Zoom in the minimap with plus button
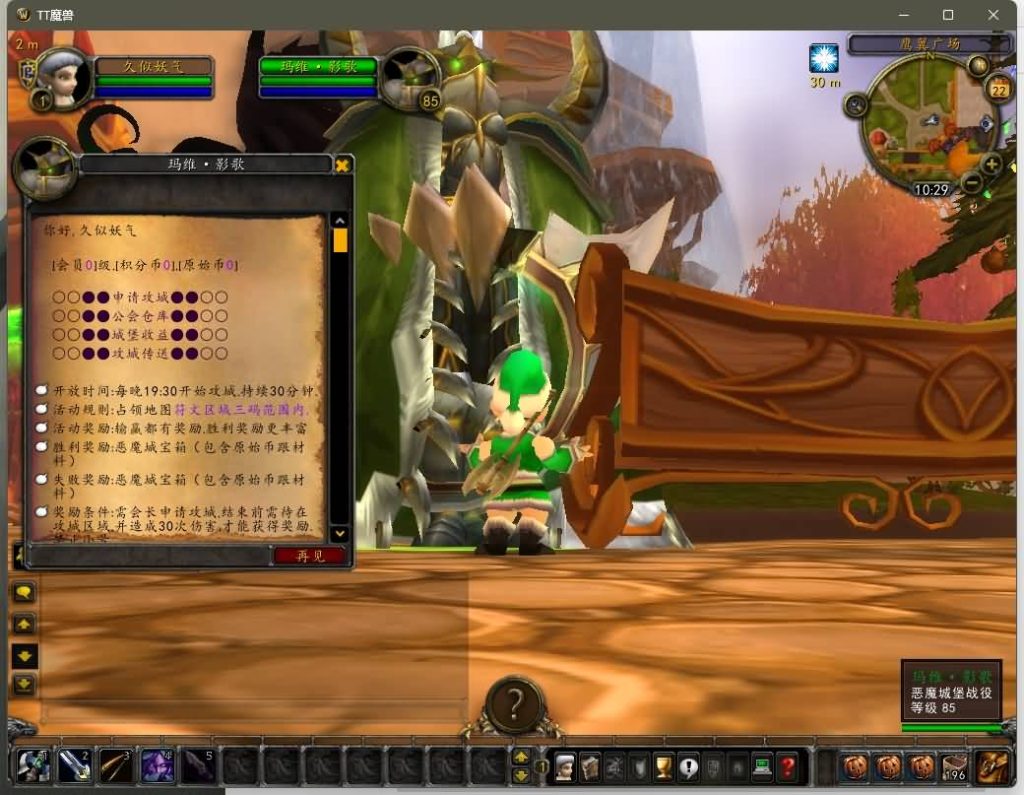Screen dimensions: 1024x795 (991, 165)
